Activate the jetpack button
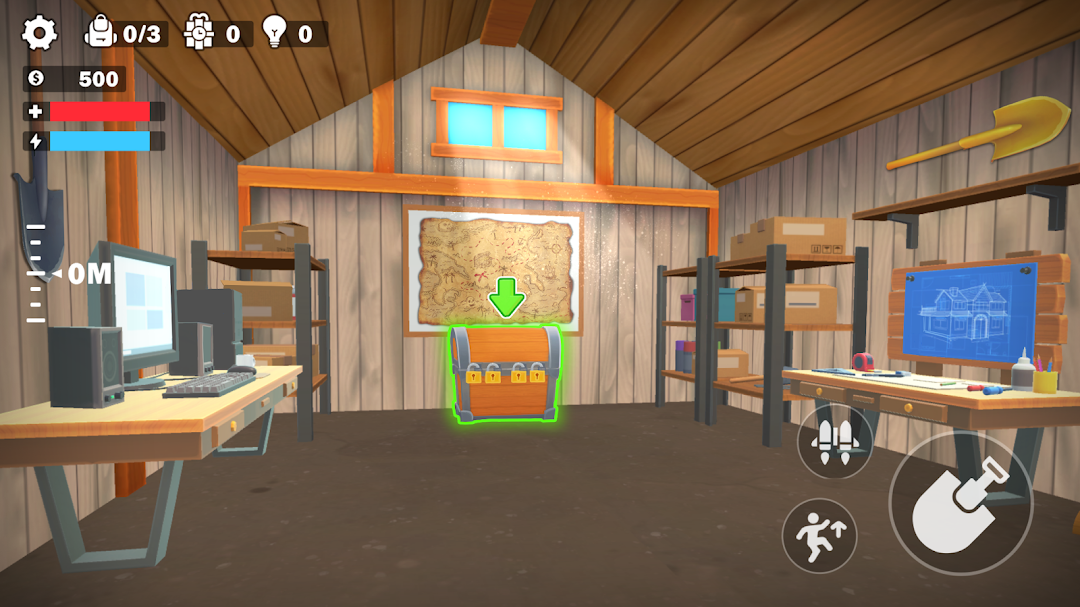 835,440
